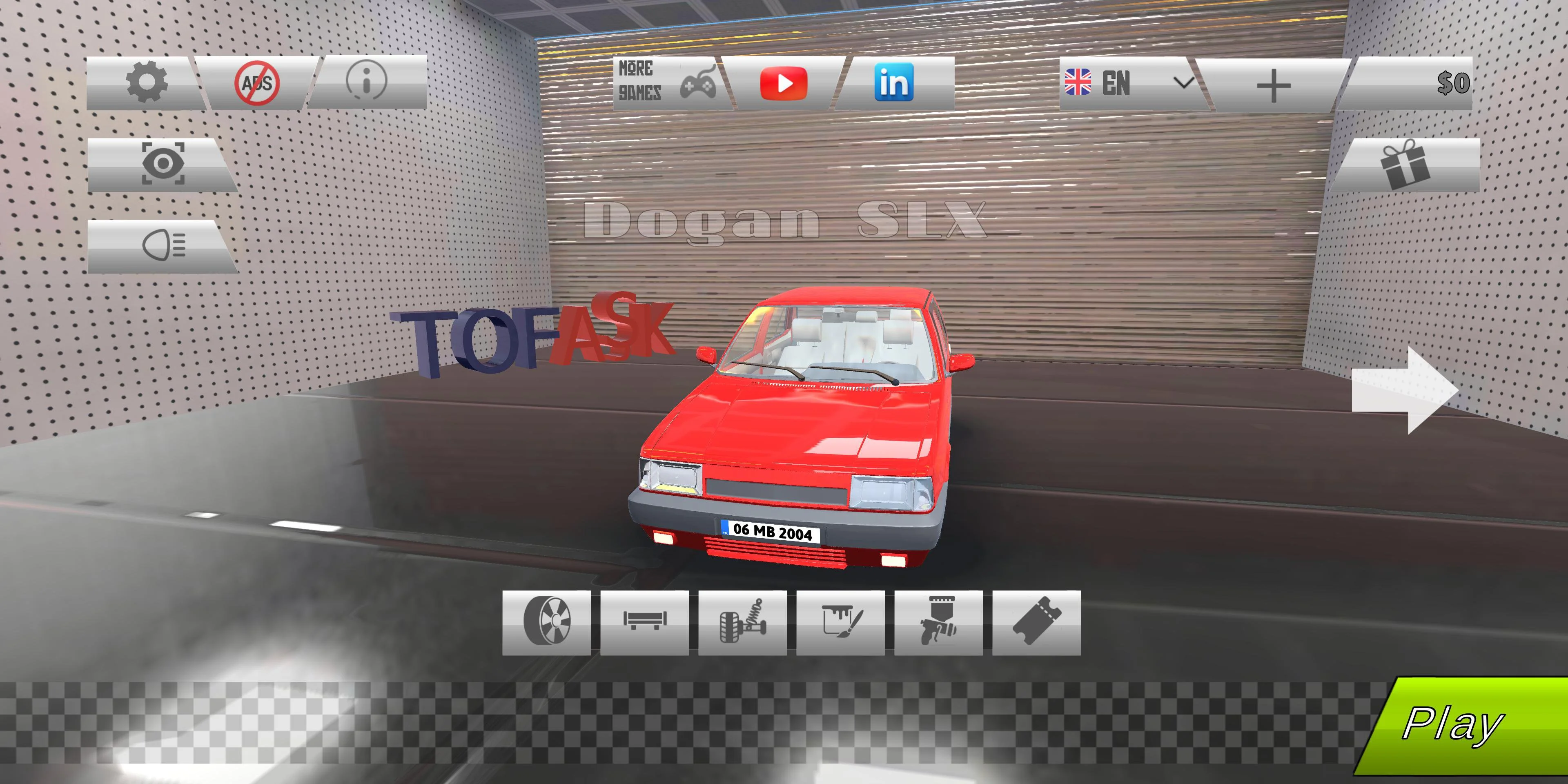1568x784 pixels.
Task: Open the bumper customization option
Action: 645,621
